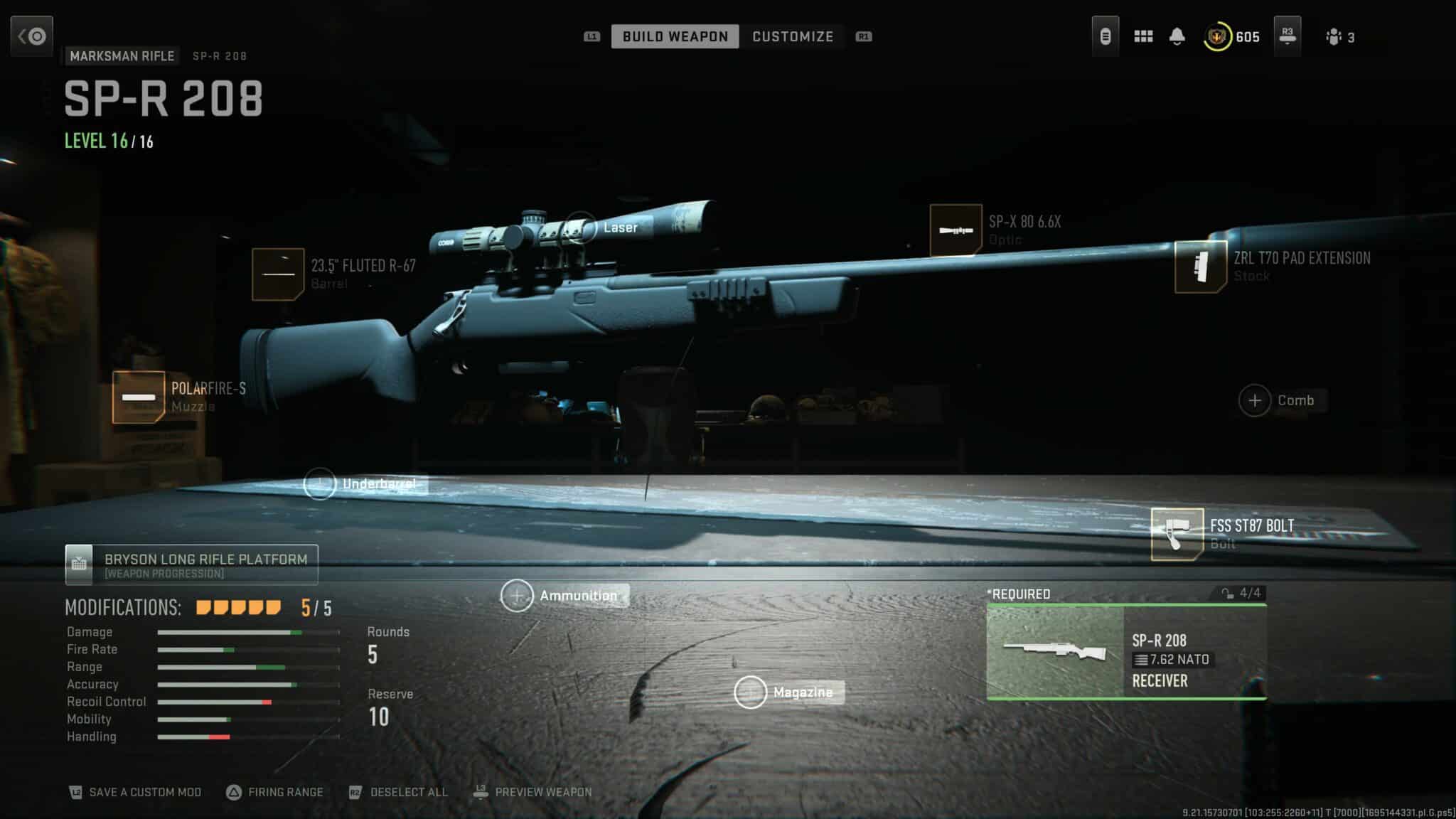Click Save a Custom Mod

pyautogui.click(x=135, y=792)
